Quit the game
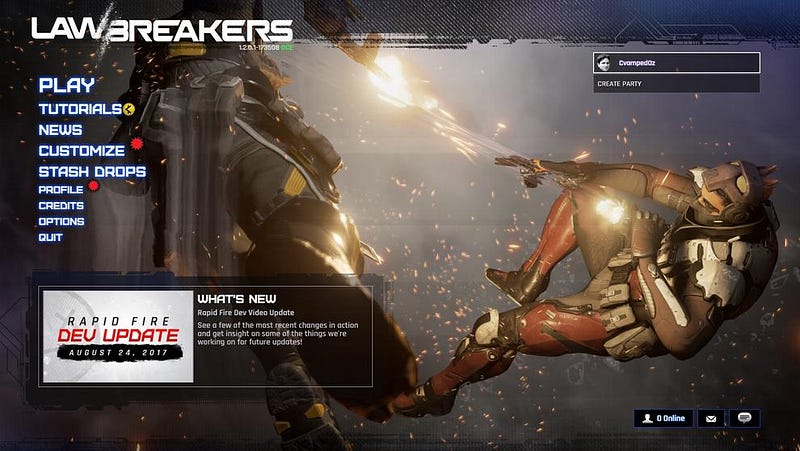Screen dimensions: 800x451 50,237
